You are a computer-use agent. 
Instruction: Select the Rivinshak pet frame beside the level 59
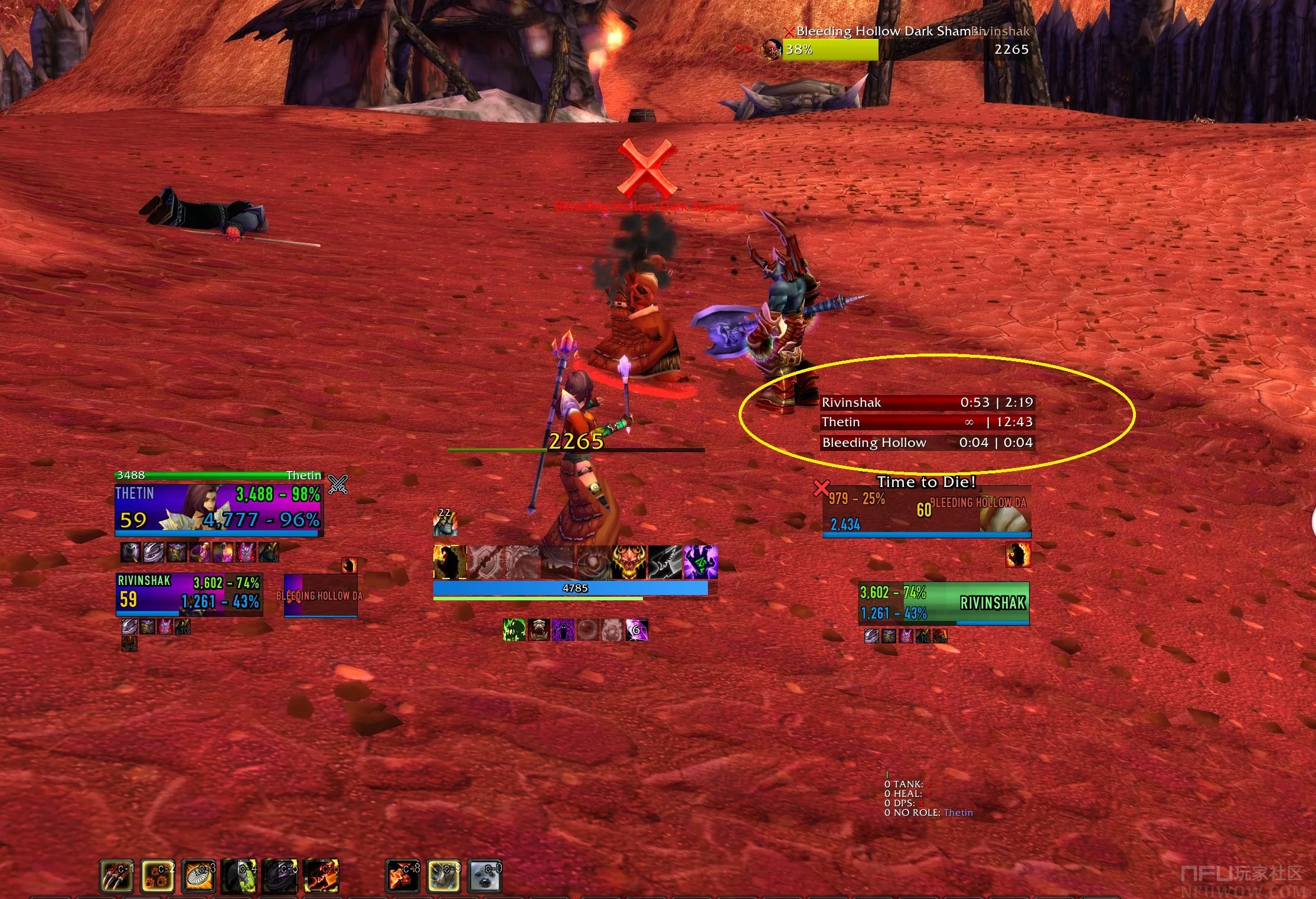coord(189,594)
